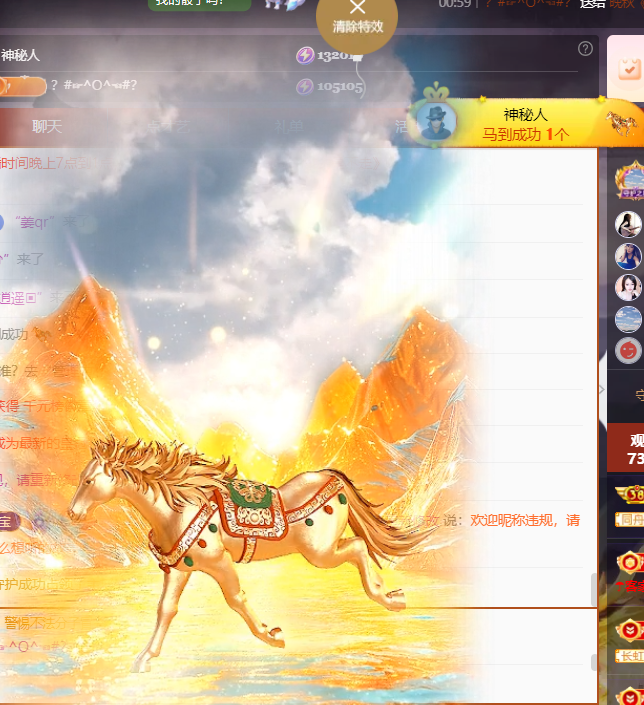Open the question mark help icon
This screenshot has height=705, width=644.
tap(585, 48)
